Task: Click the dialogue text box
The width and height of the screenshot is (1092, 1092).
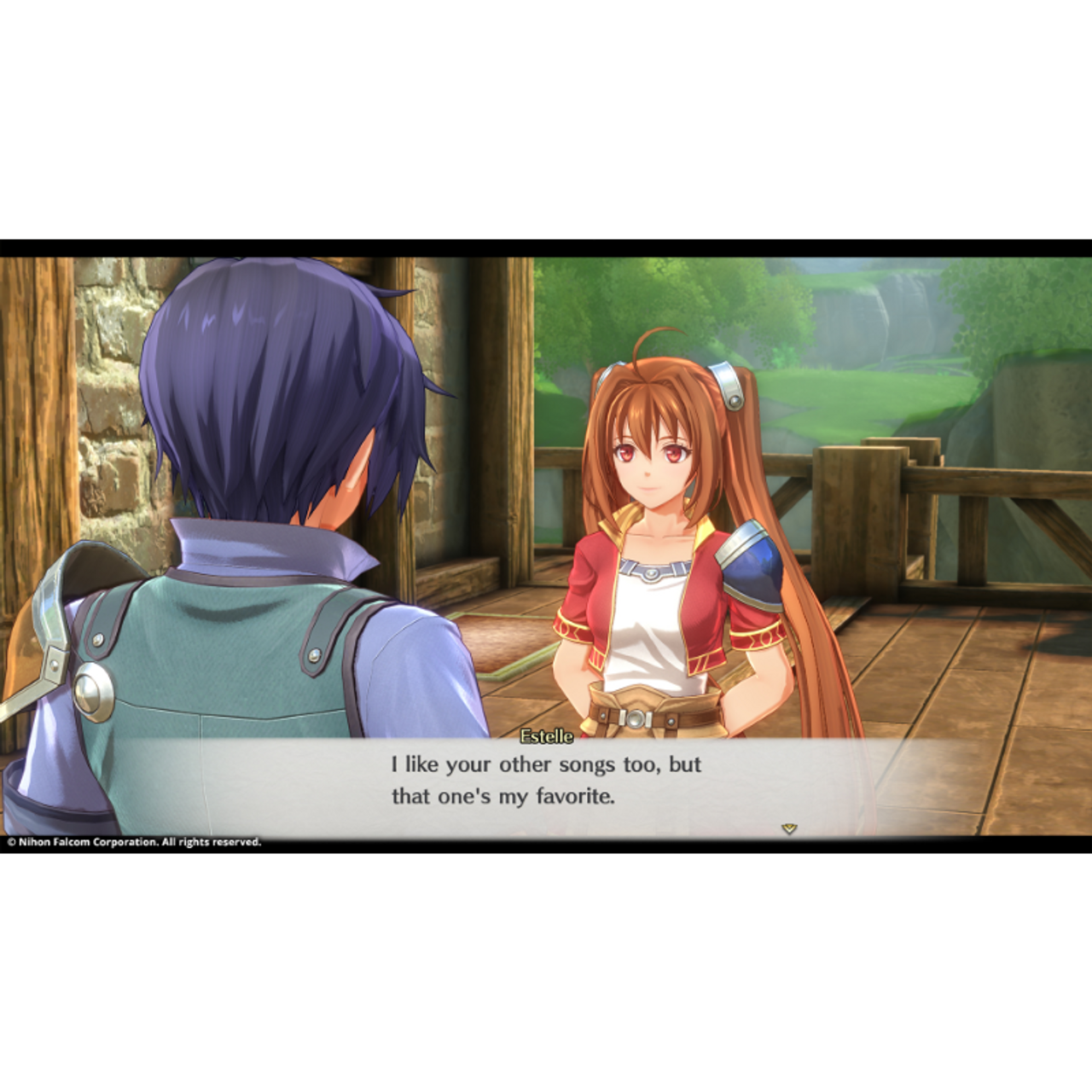Action: (546, 785)
